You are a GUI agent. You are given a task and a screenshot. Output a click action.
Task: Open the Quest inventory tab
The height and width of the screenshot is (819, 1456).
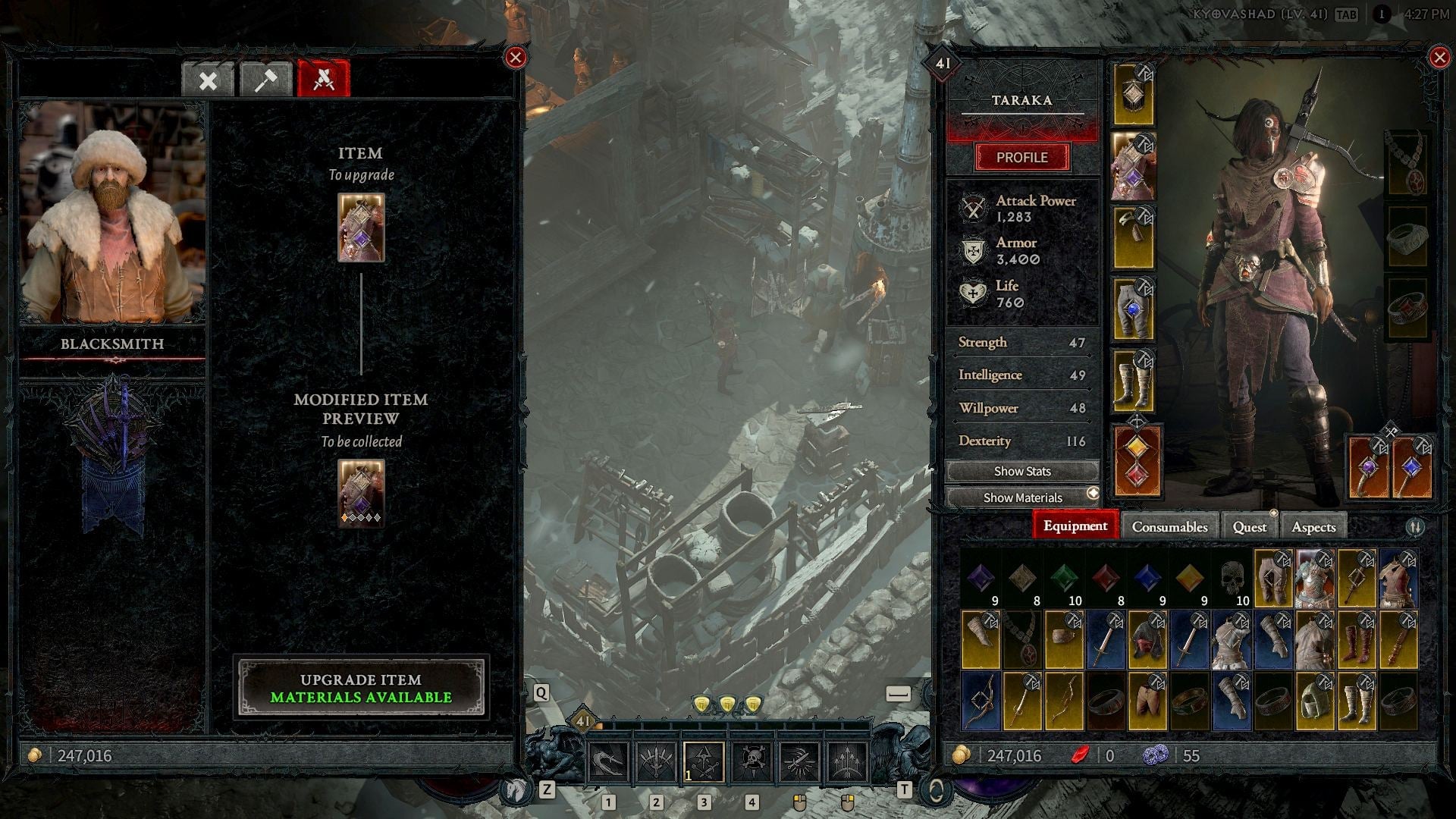(1249, 526)
